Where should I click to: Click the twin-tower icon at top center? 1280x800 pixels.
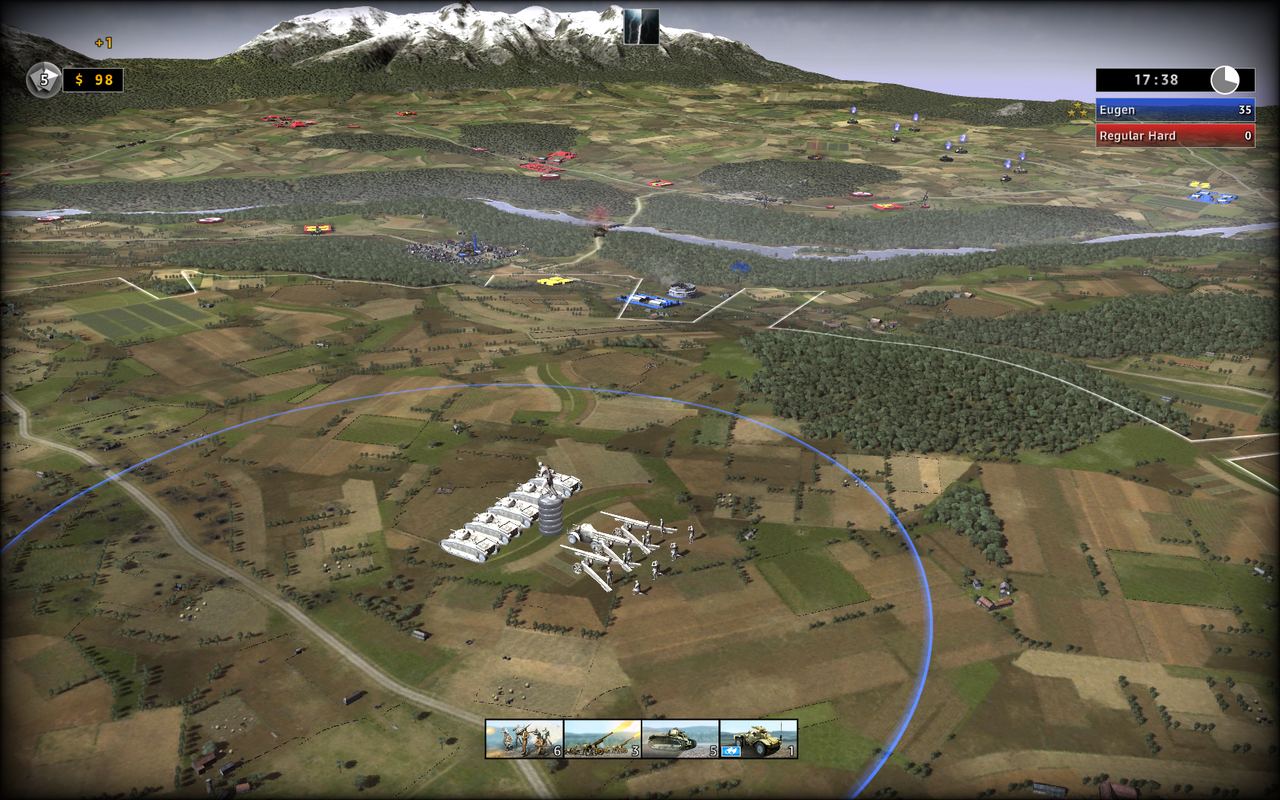click(641, 27)
